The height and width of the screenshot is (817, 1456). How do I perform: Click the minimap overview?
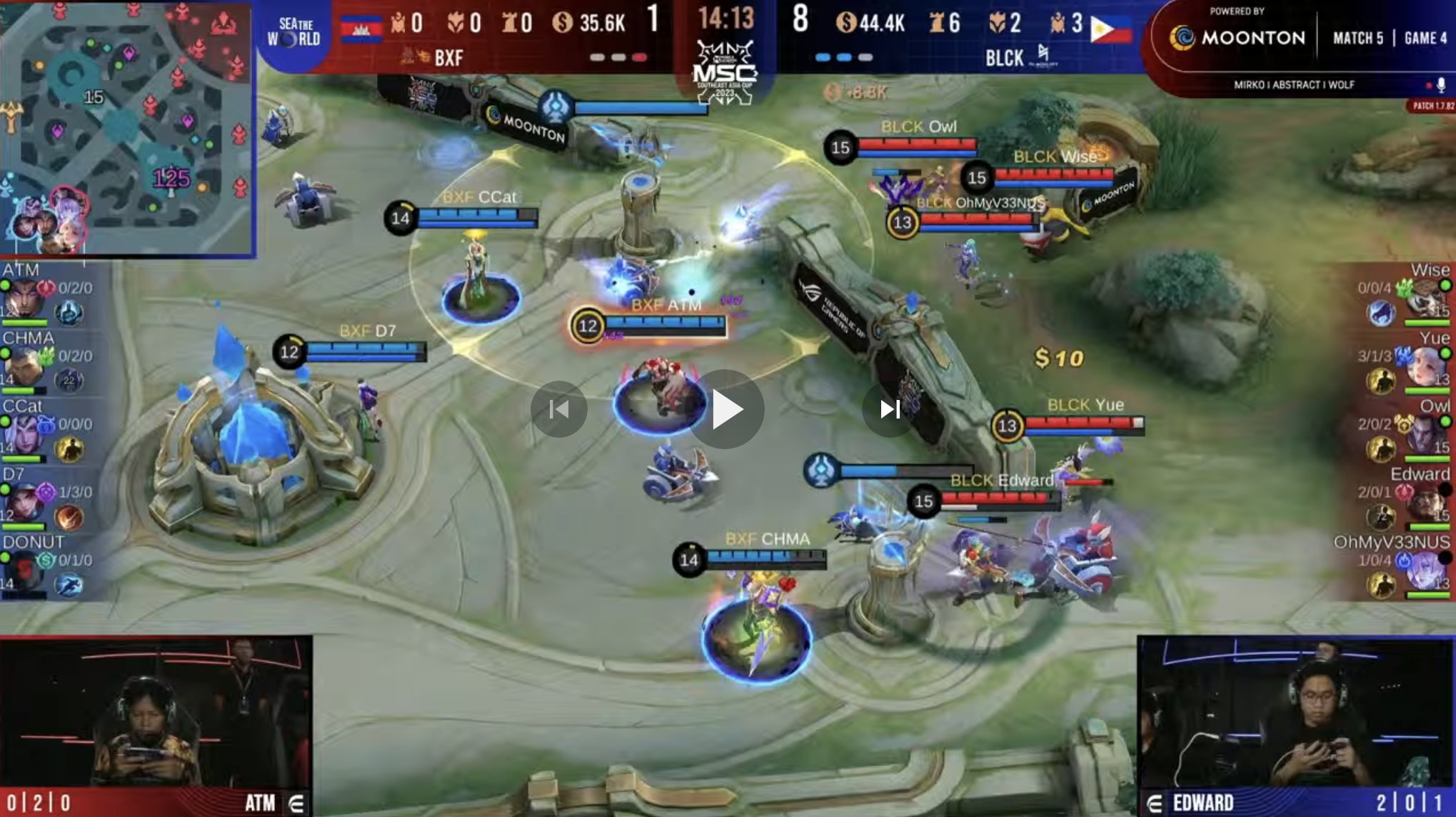click(x=127, y=129)
